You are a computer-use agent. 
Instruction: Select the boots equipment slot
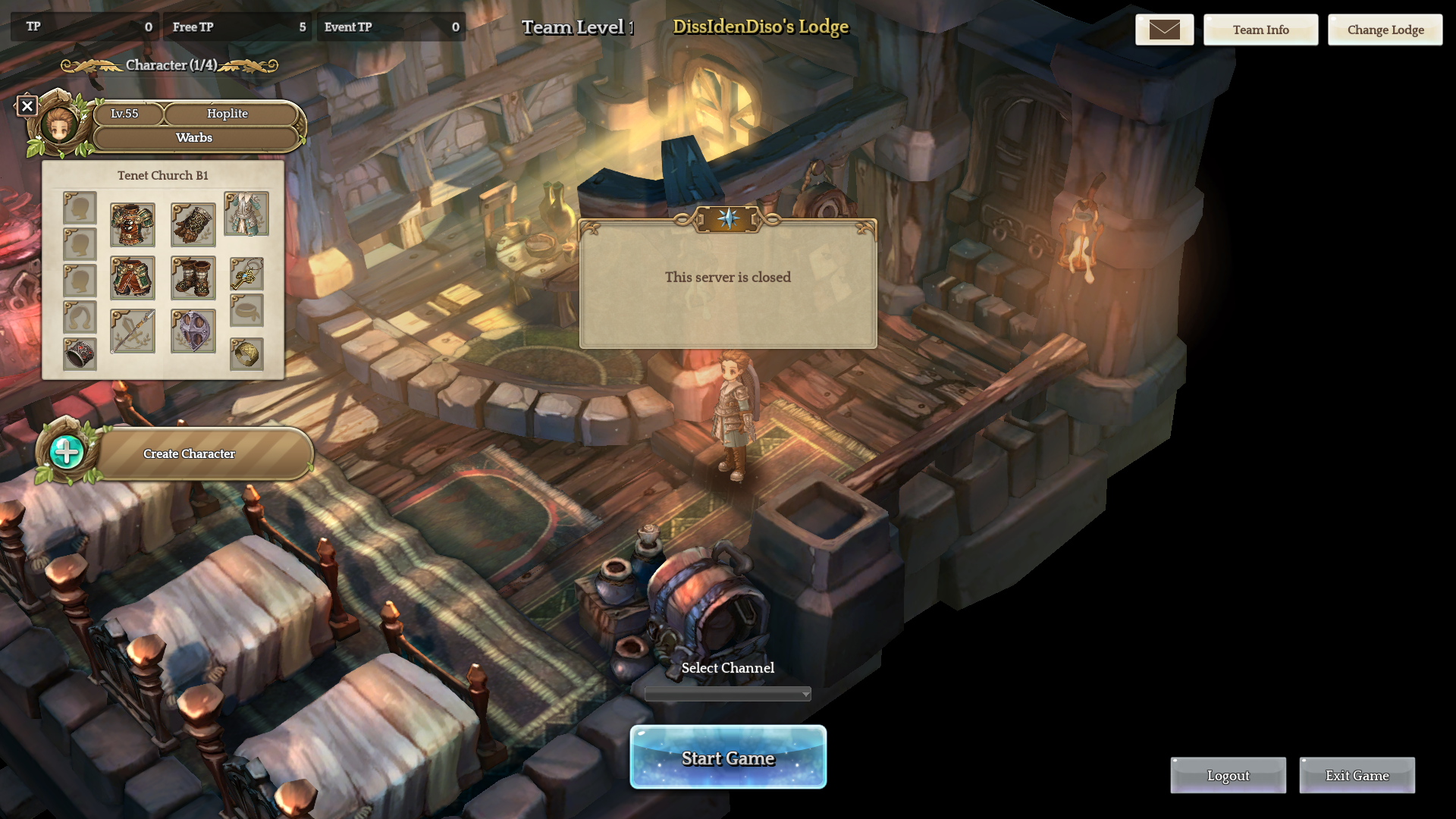193,278
